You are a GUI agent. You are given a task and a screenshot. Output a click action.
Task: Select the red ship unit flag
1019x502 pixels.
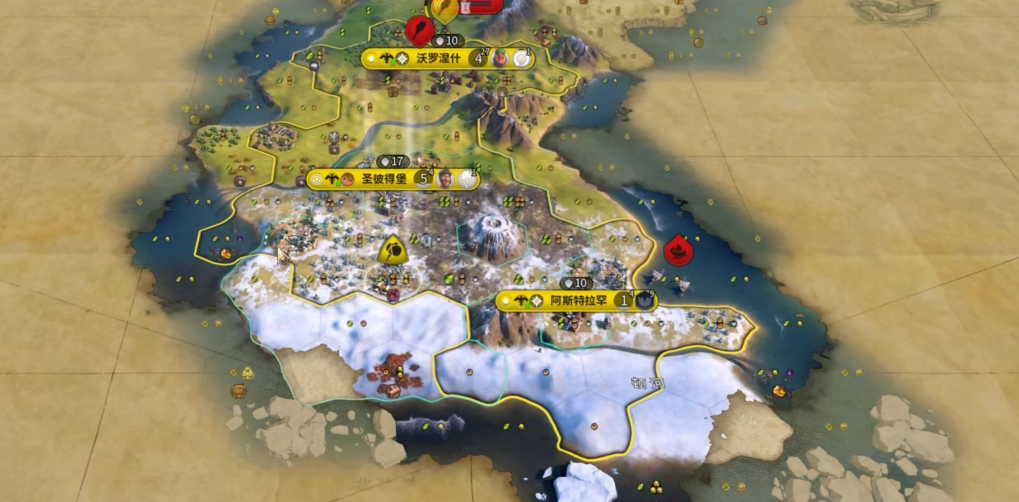click(678, 247)
